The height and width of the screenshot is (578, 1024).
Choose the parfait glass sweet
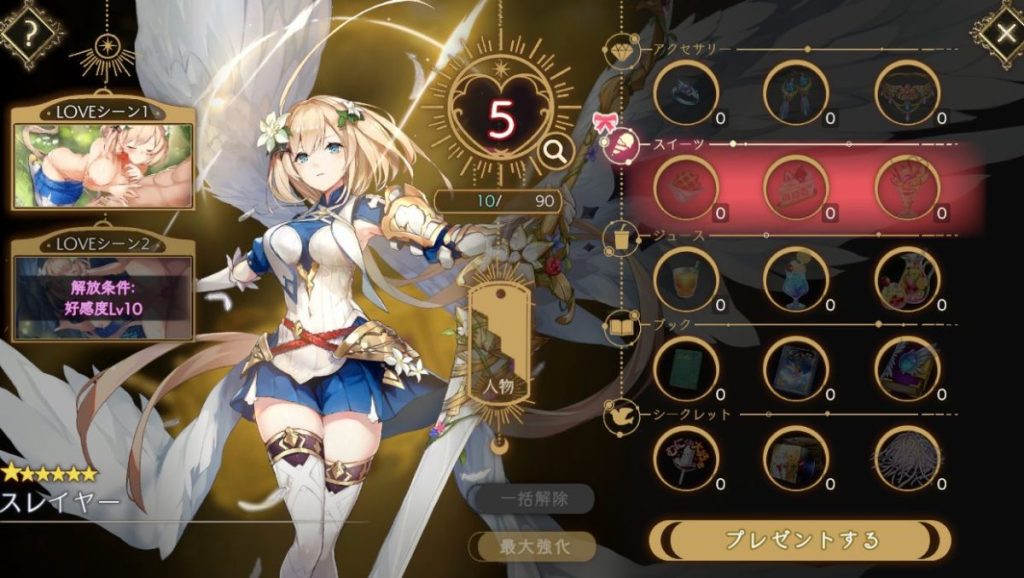point(907,187)
